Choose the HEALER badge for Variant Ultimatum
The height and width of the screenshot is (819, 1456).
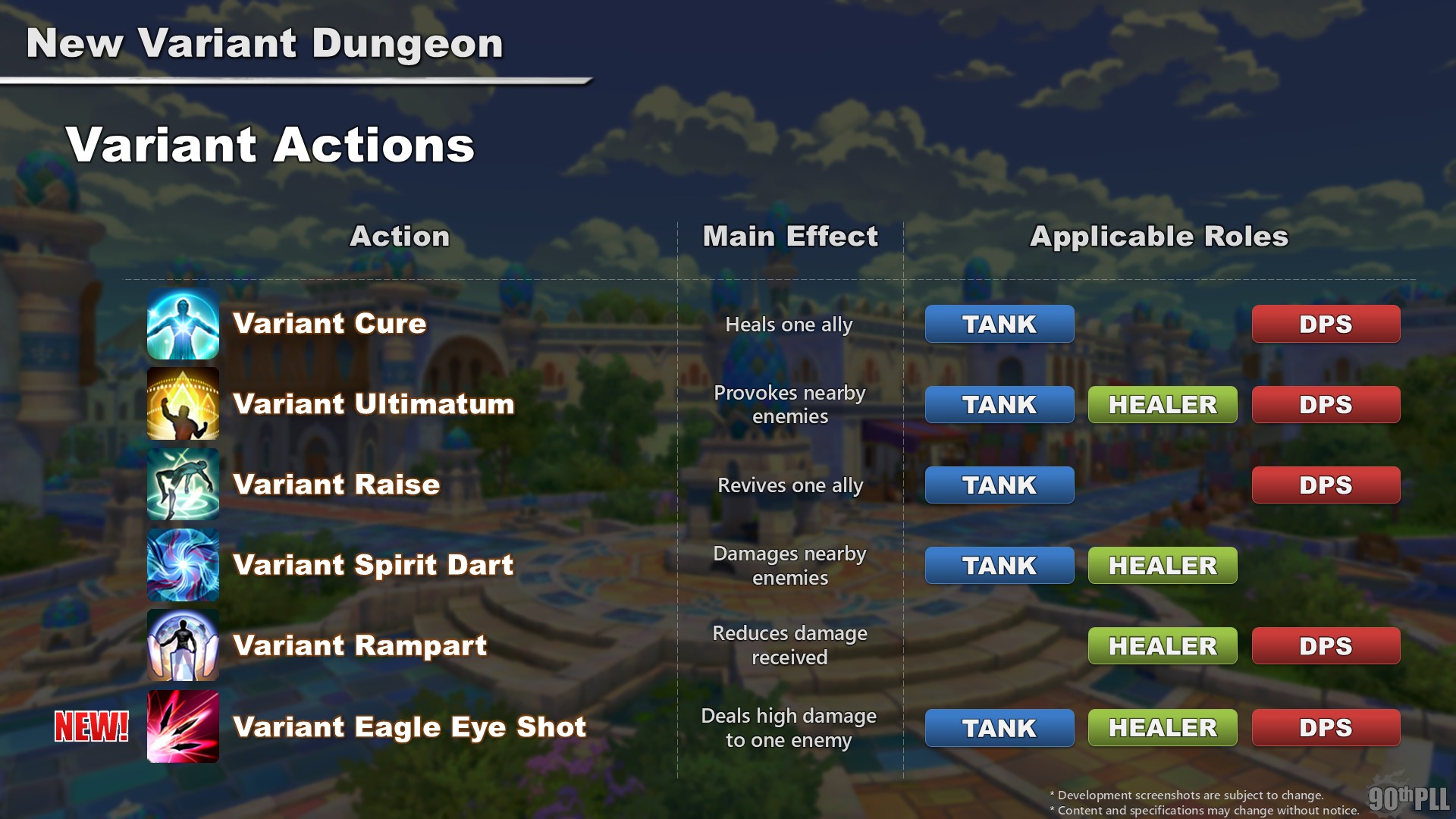click(x=1163, y=404)
